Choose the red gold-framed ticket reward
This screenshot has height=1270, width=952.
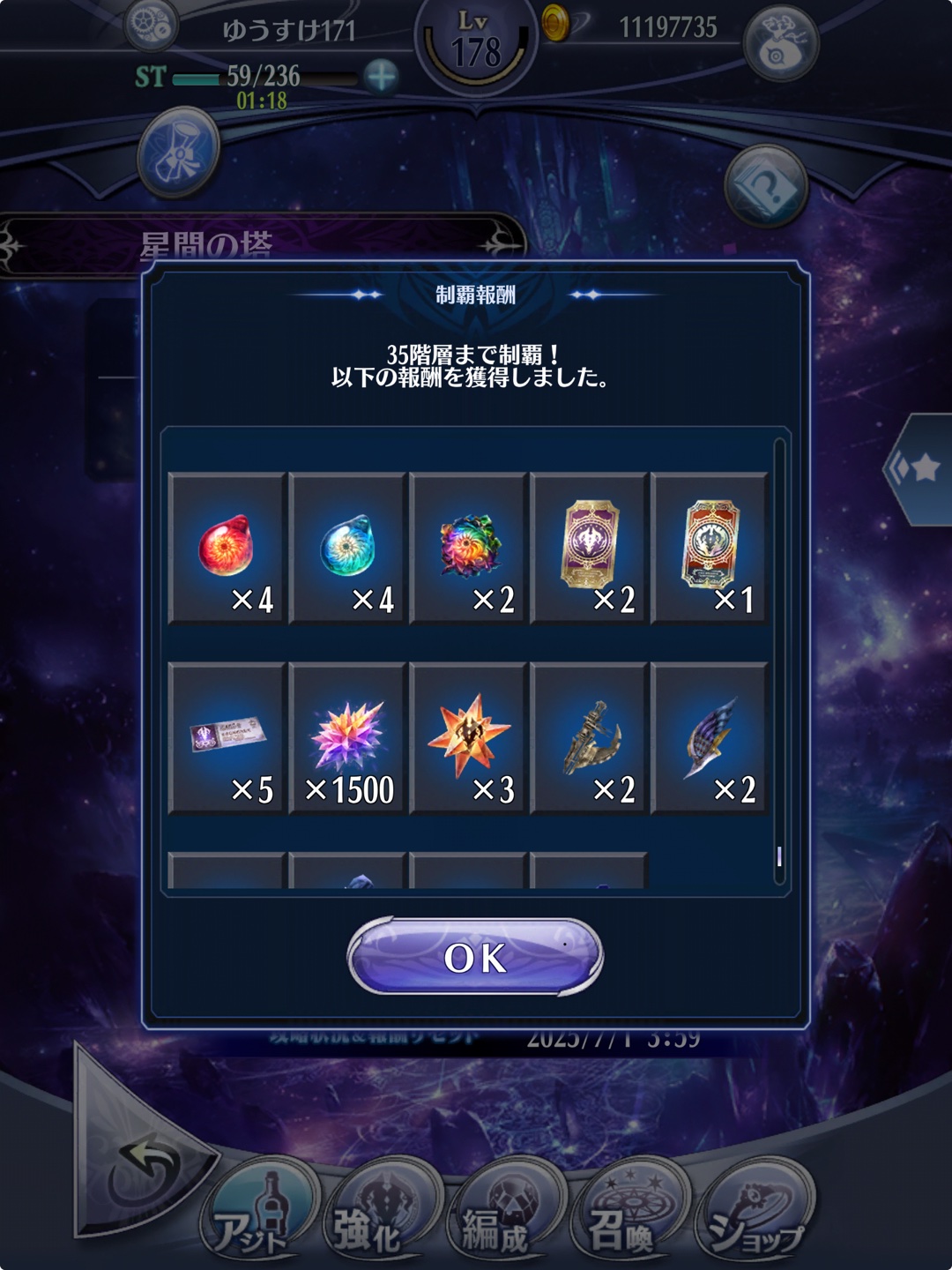(710, 549)
